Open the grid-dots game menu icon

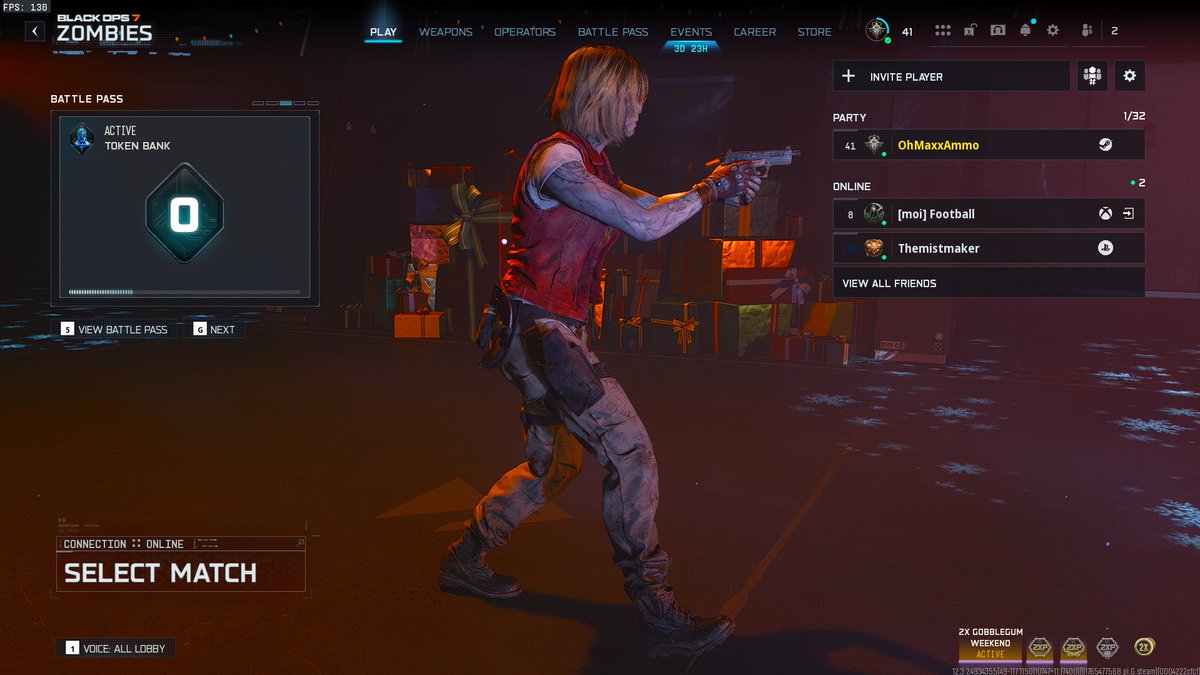click(x=942, y=31)
